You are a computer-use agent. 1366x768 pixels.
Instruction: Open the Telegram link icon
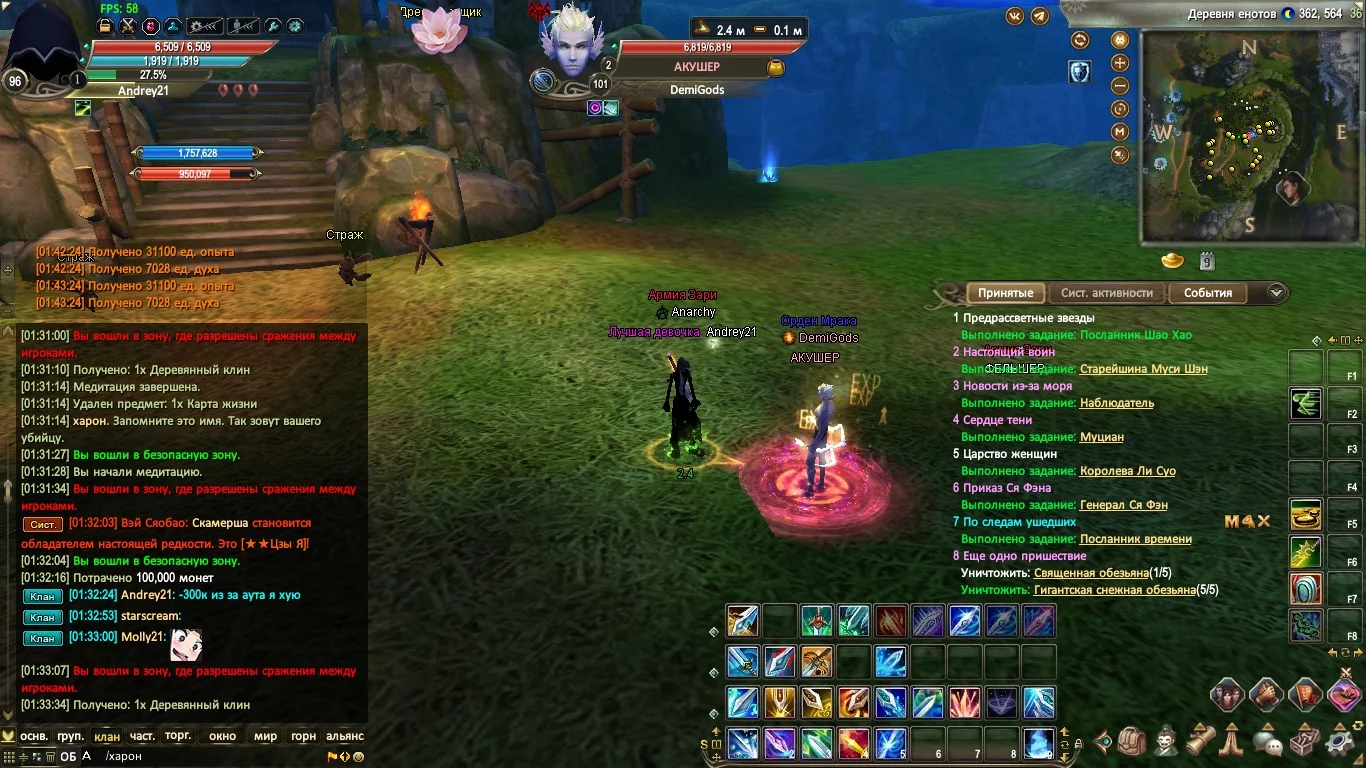click(x=1040, y=16)
